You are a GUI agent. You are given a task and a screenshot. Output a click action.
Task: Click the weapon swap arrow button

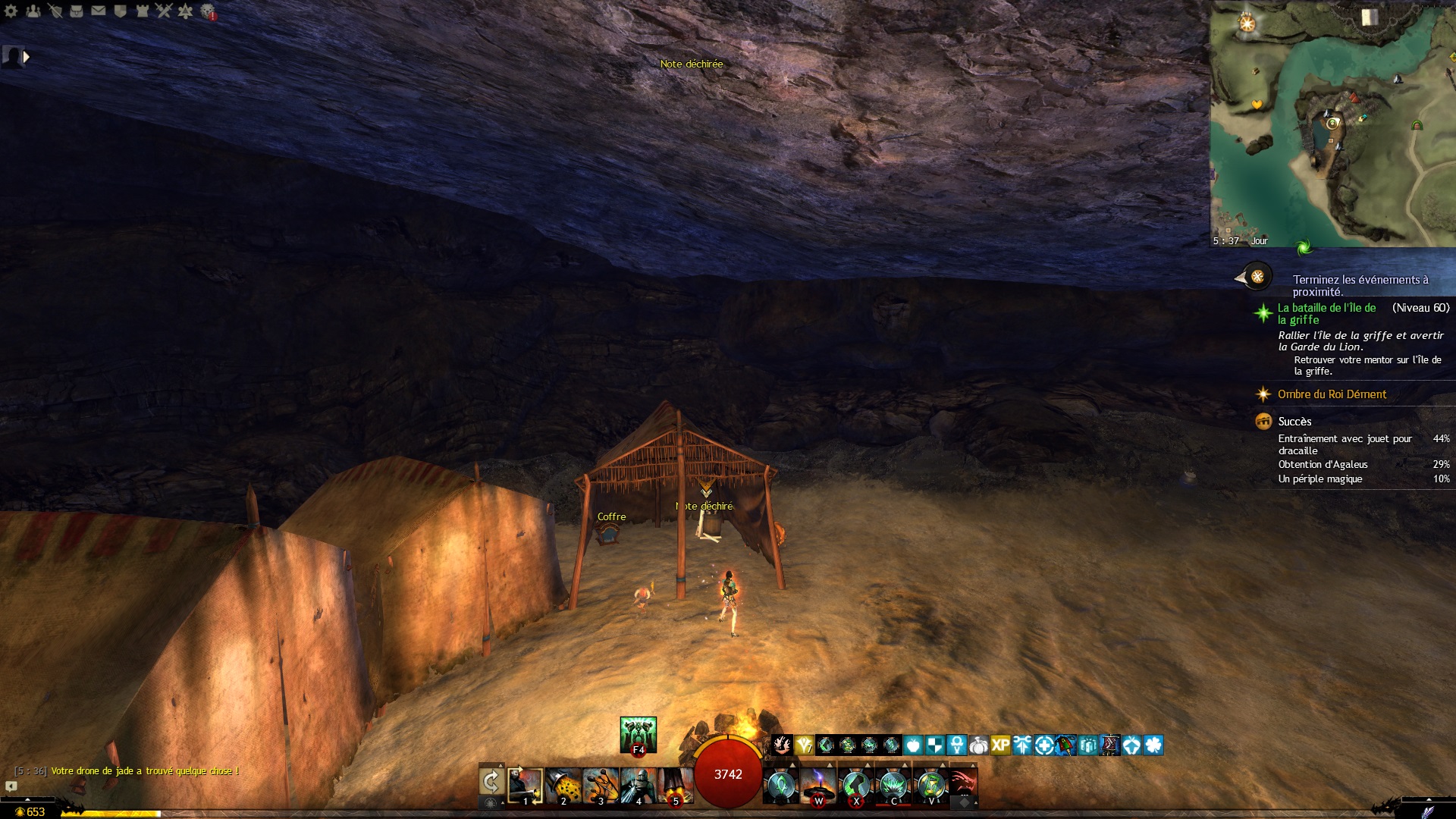tap(491, 782)
